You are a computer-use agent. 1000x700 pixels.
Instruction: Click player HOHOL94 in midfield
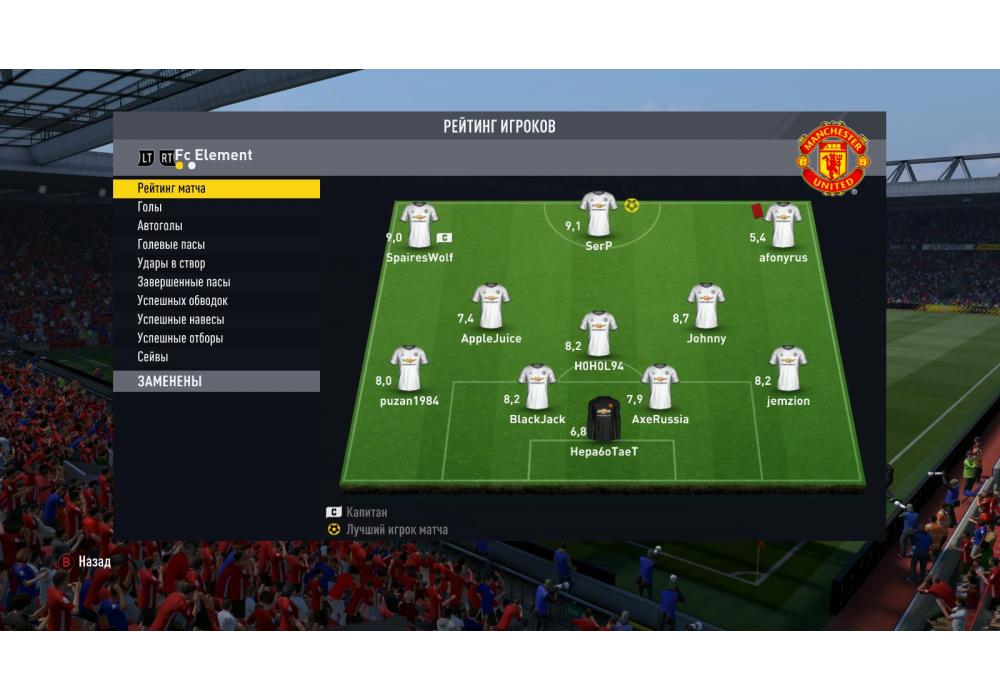click(598, 333)
